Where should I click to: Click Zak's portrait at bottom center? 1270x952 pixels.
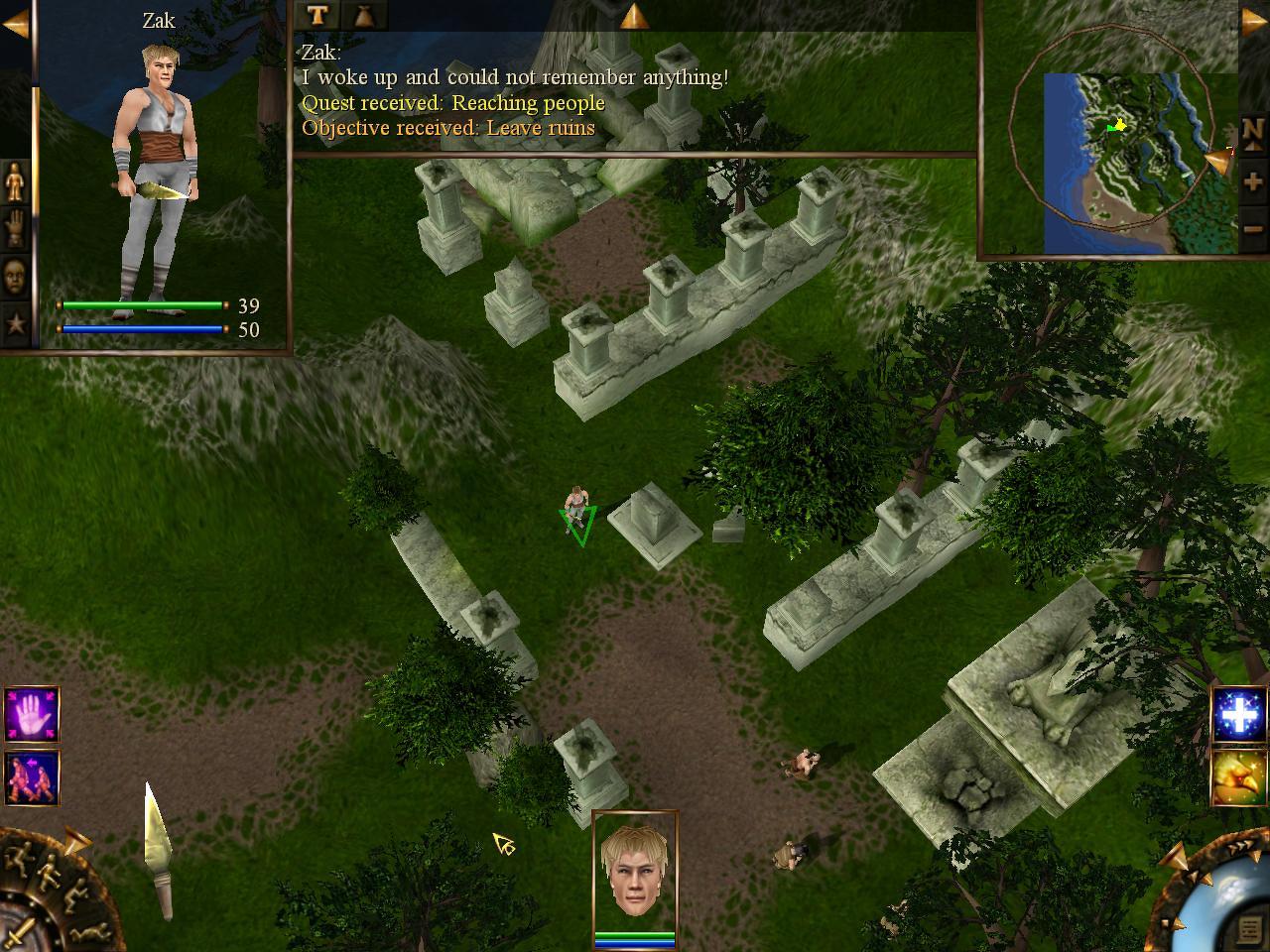pos(635,877)
